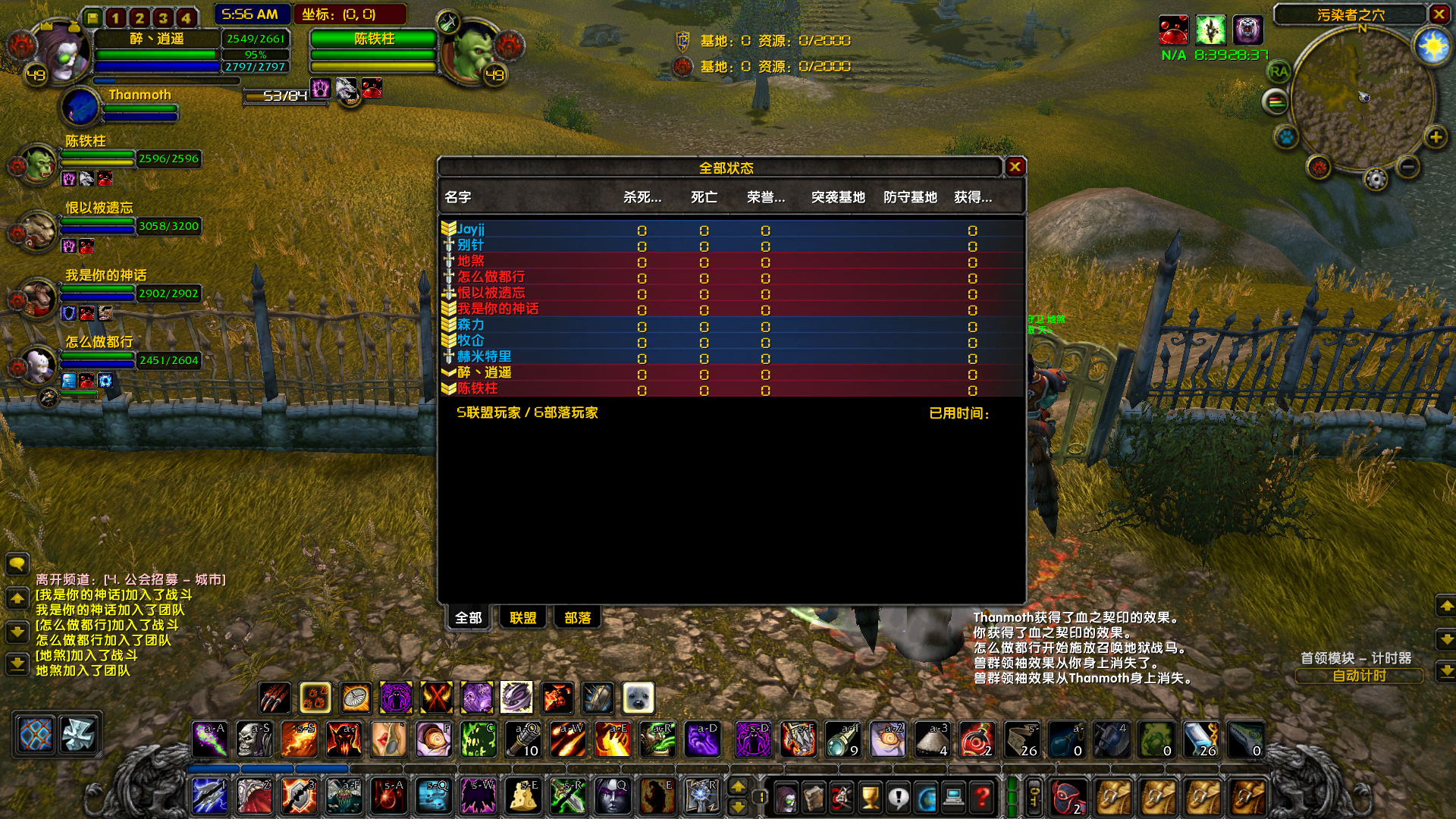1456x819 pixels.
Task: Select the white baby seal ability icon
Action: 637,697
